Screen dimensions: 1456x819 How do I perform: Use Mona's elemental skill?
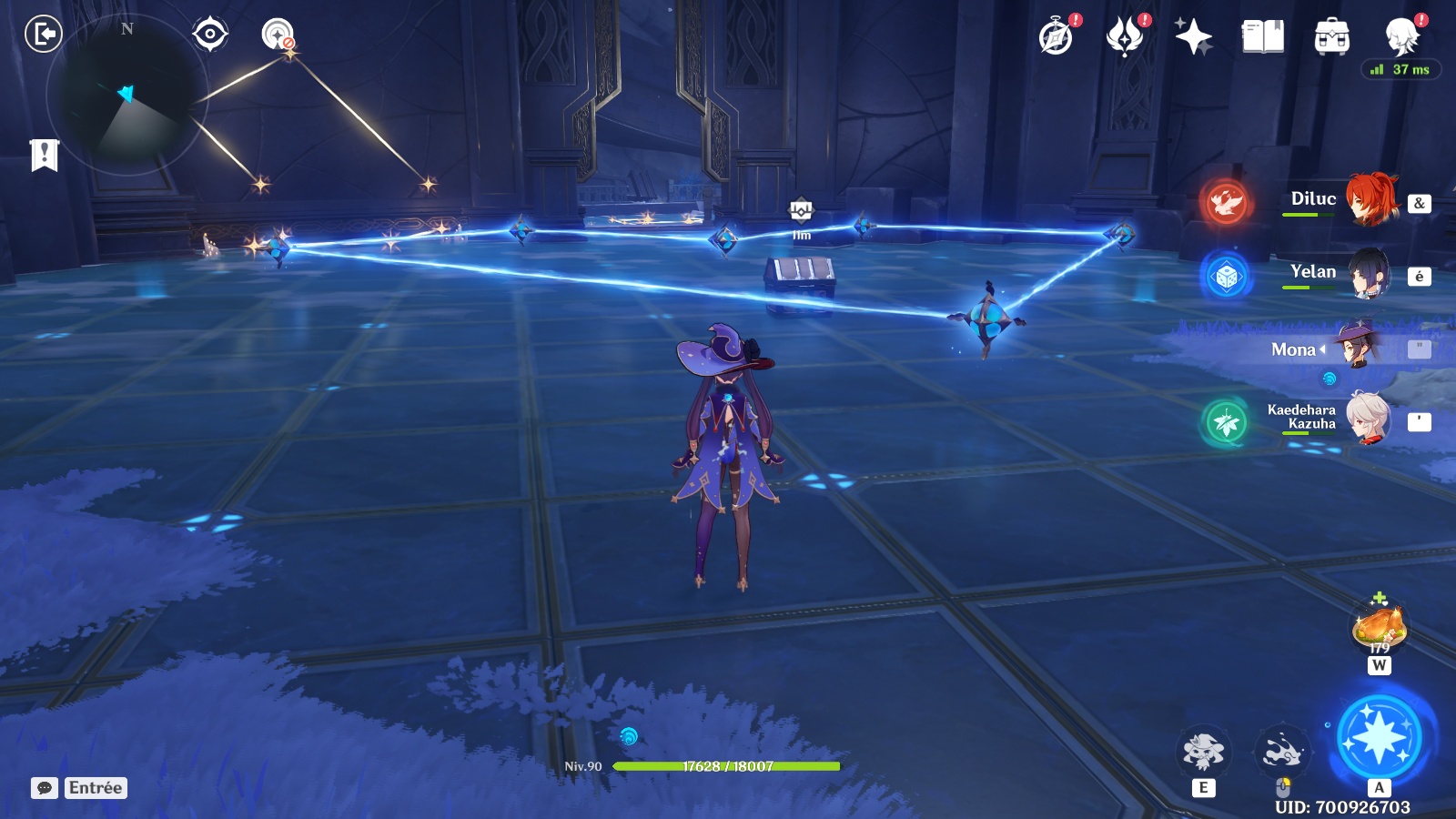click(1203, 752)
